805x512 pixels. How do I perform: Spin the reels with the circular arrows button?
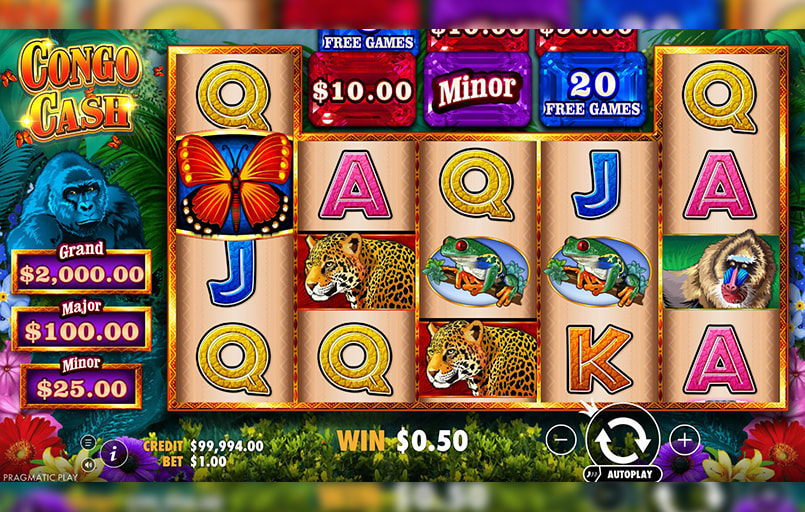coord(622,437)
